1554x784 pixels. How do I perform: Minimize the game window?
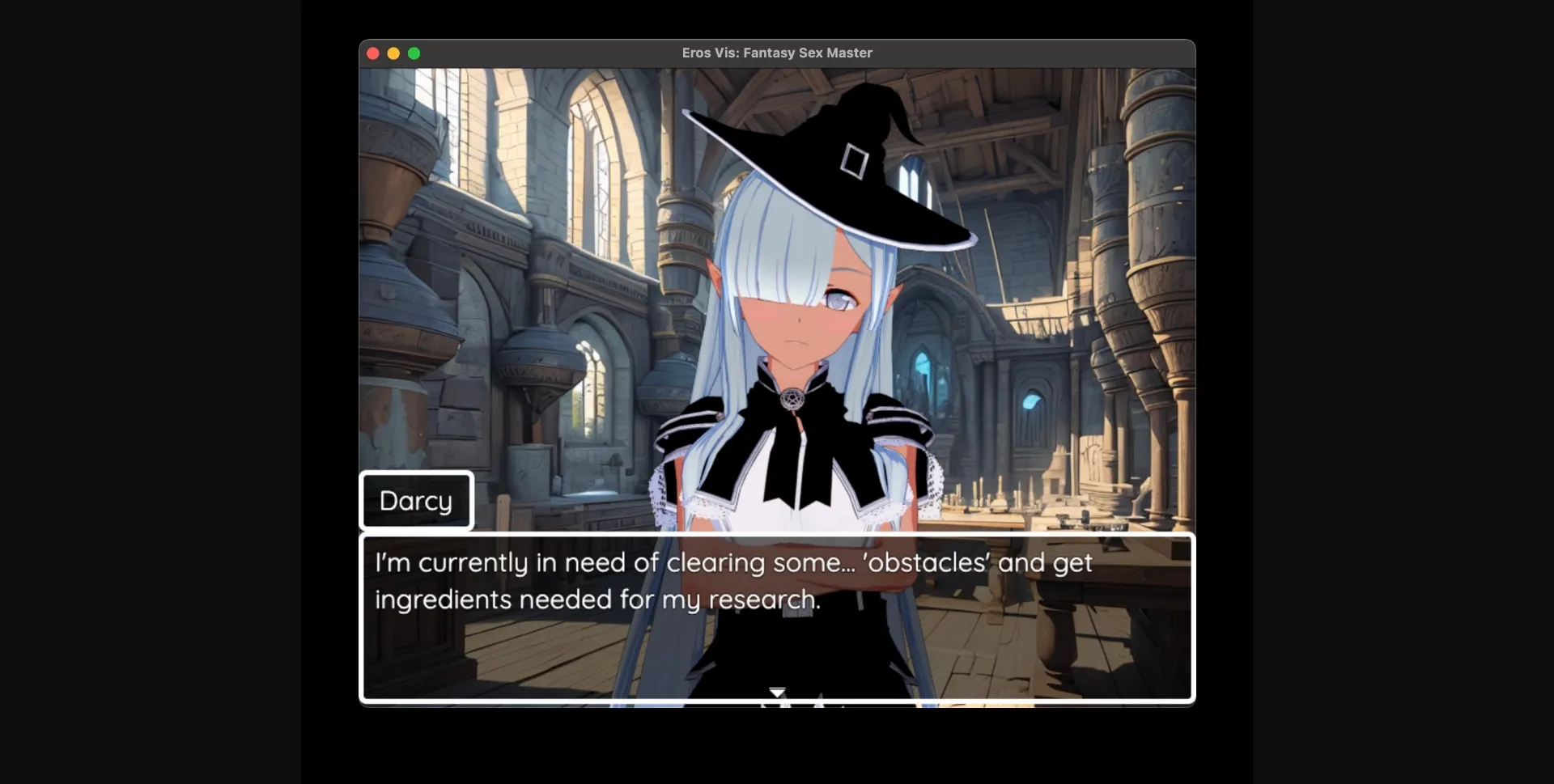(394, 53)
